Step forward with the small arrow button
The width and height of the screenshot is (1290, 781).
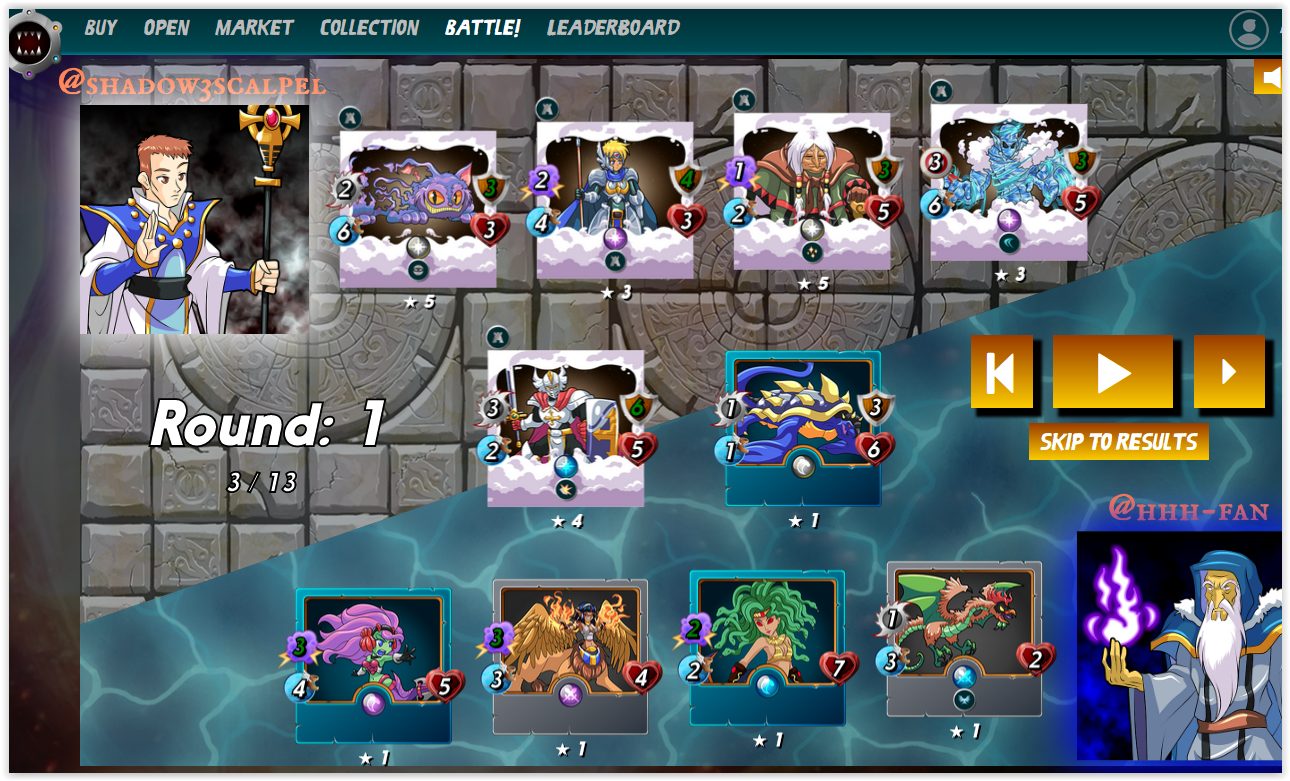click(x=1229, y=372)
